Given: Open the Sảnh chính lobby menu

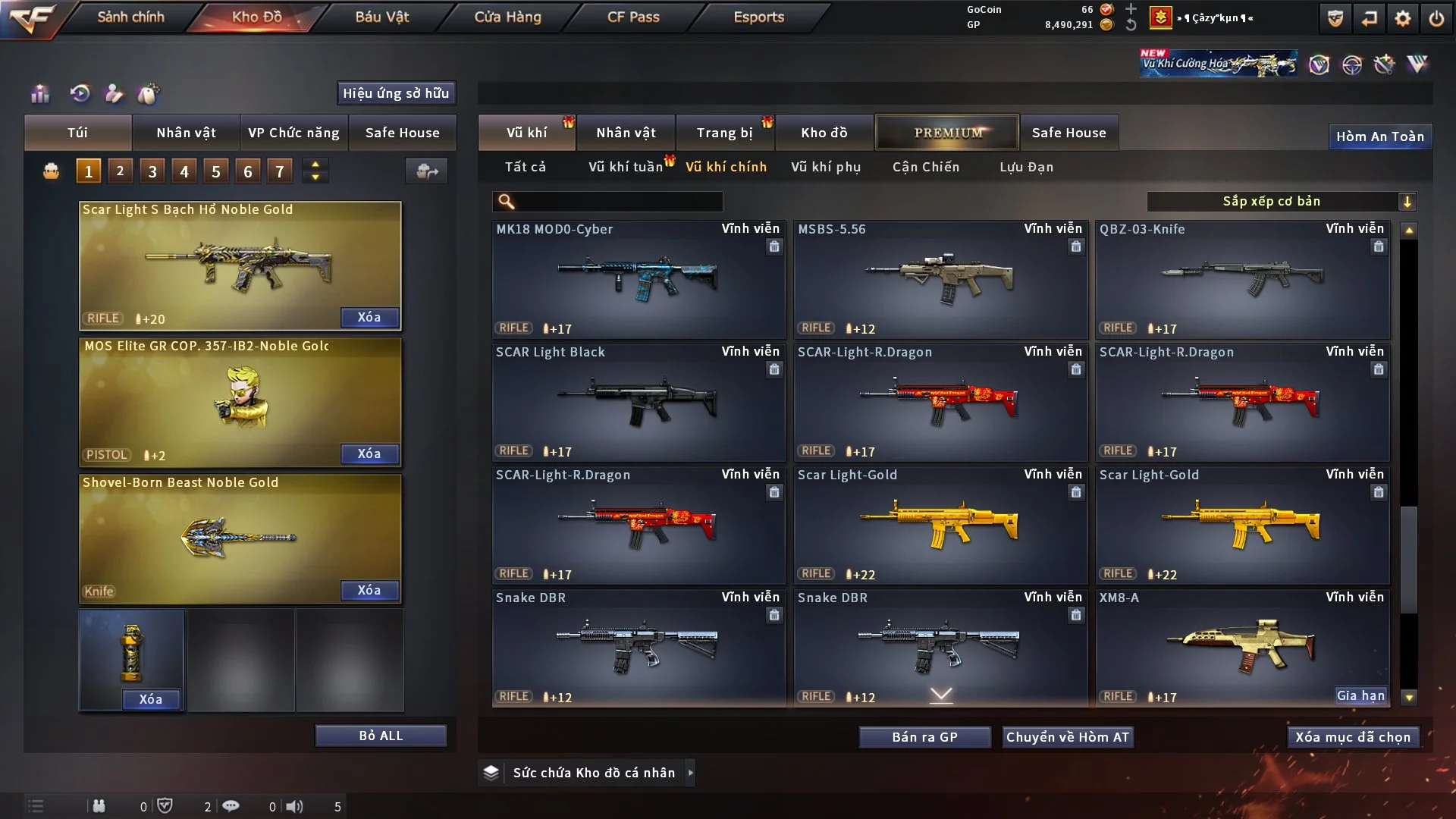Looking at the screenshot, I should point(130,17).
